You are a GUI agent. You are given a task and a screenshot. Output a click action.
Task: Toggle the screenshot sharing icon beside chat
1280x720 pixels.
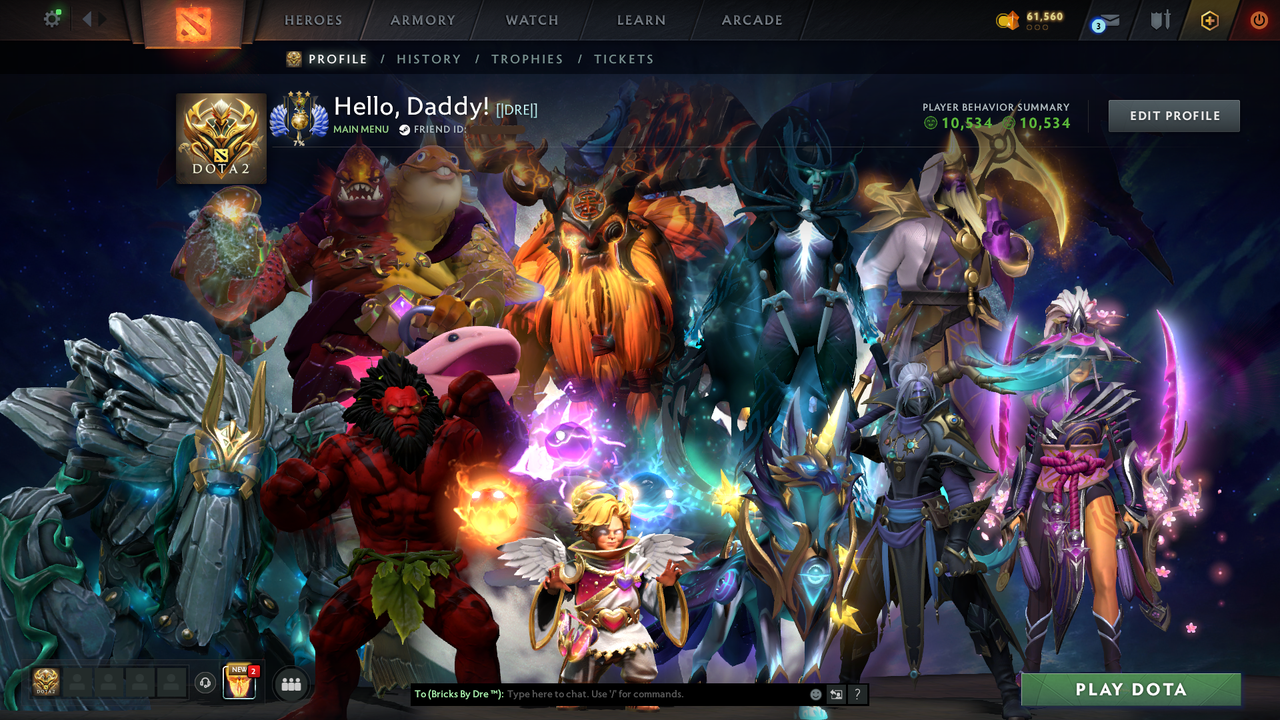click(835, 694)
